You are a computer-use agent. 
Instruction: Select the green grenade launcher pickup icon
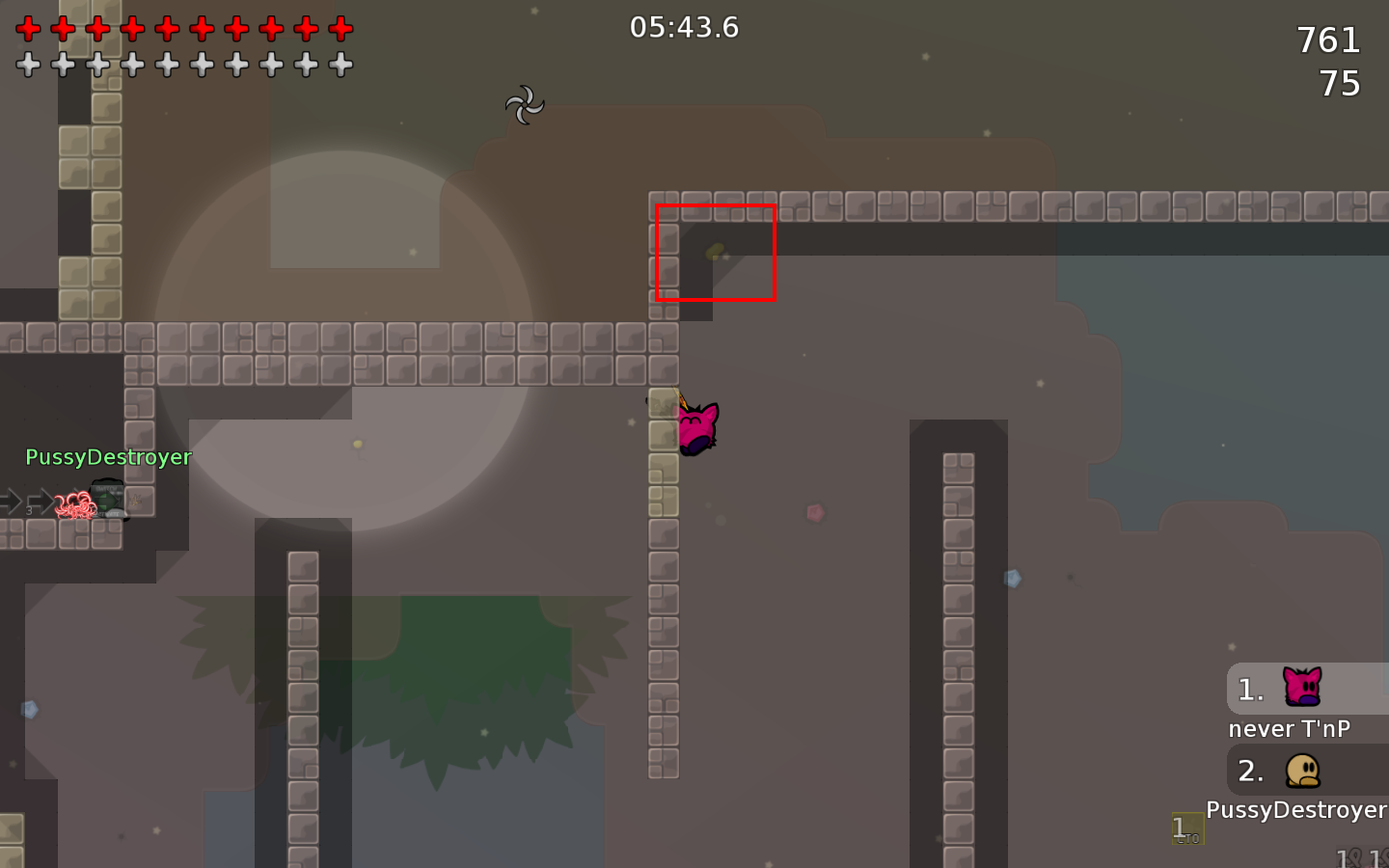click(x=106, y=500)
